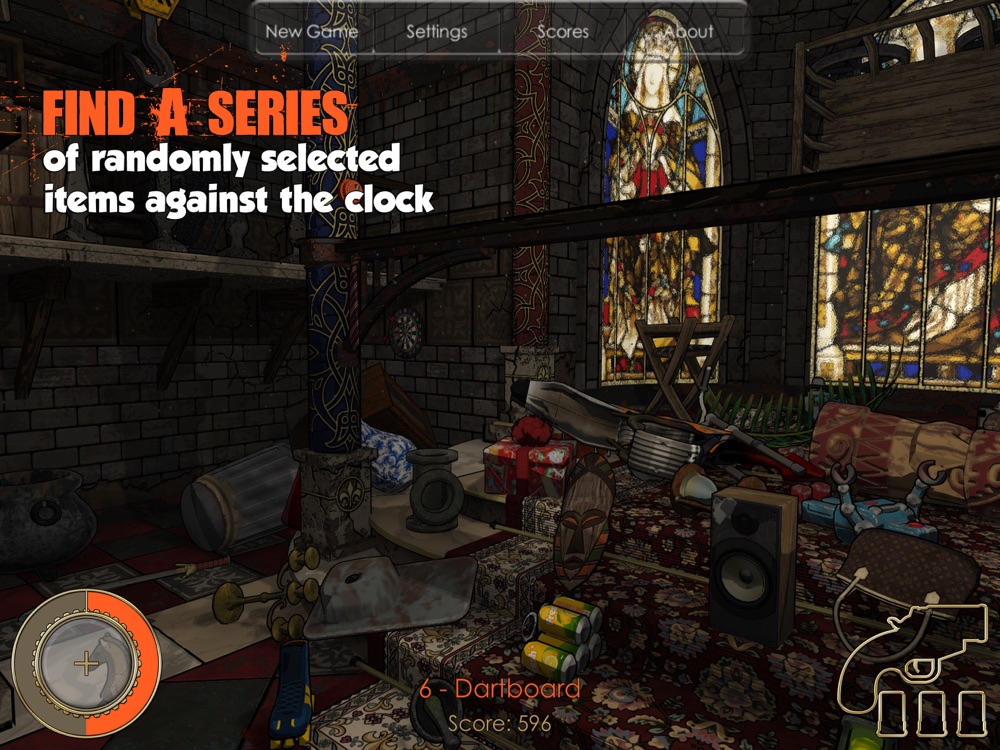
Task: Activate the magnifier hint dial
Action: coord(86,662)
